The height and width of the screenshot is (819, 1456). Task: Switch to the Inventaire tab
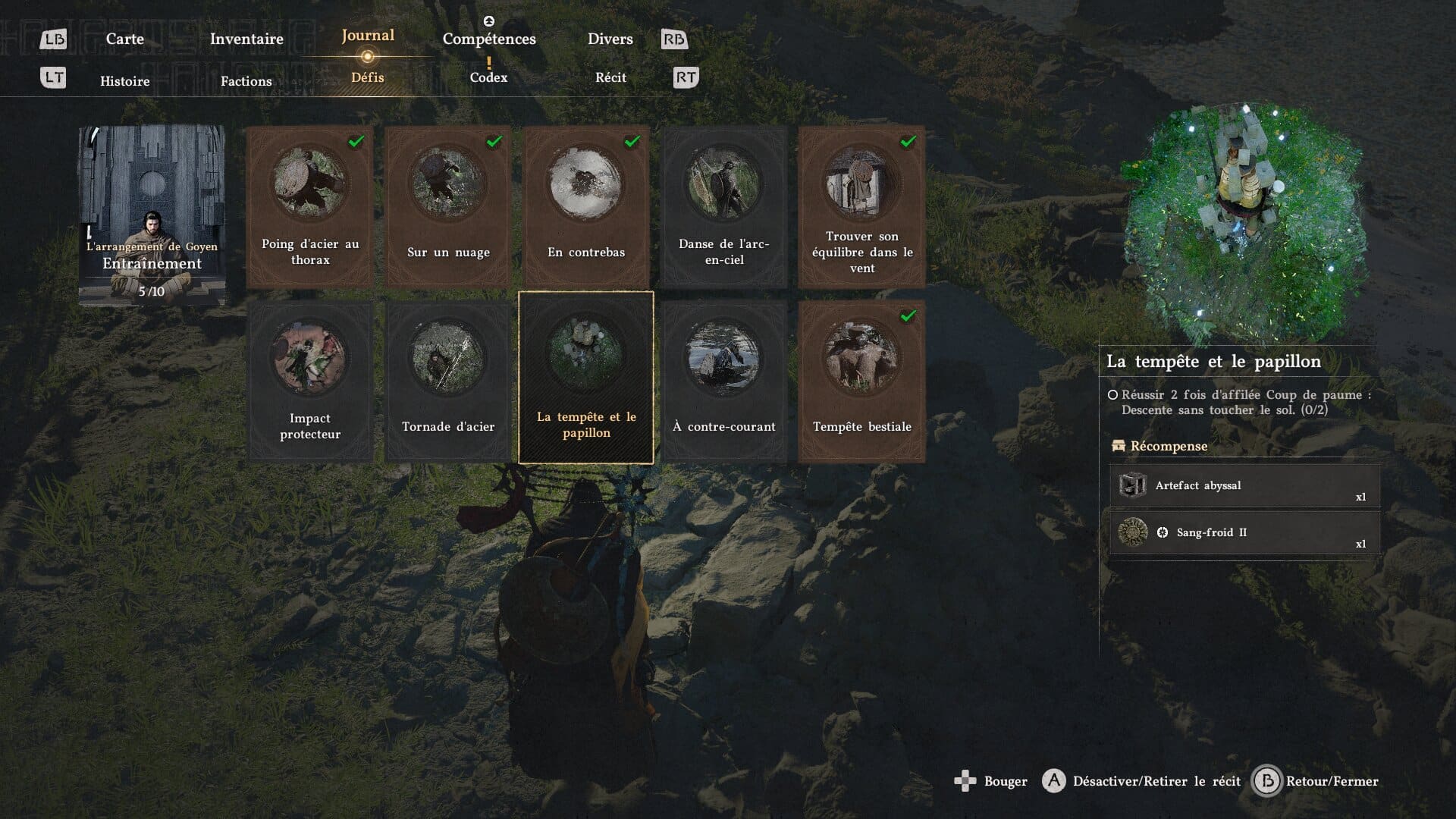pos(246,39)
